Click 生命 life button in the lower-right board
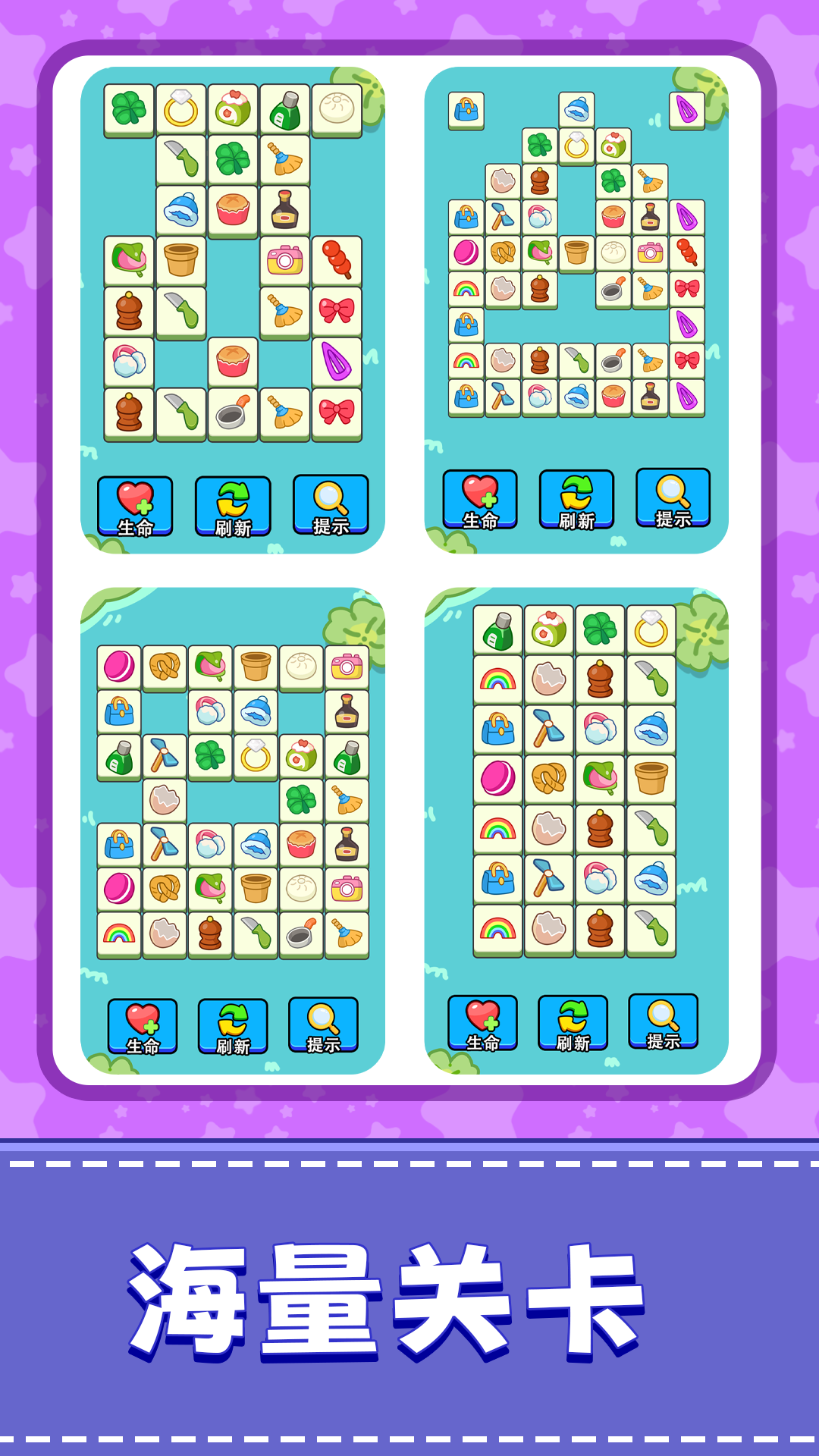 482,1024
